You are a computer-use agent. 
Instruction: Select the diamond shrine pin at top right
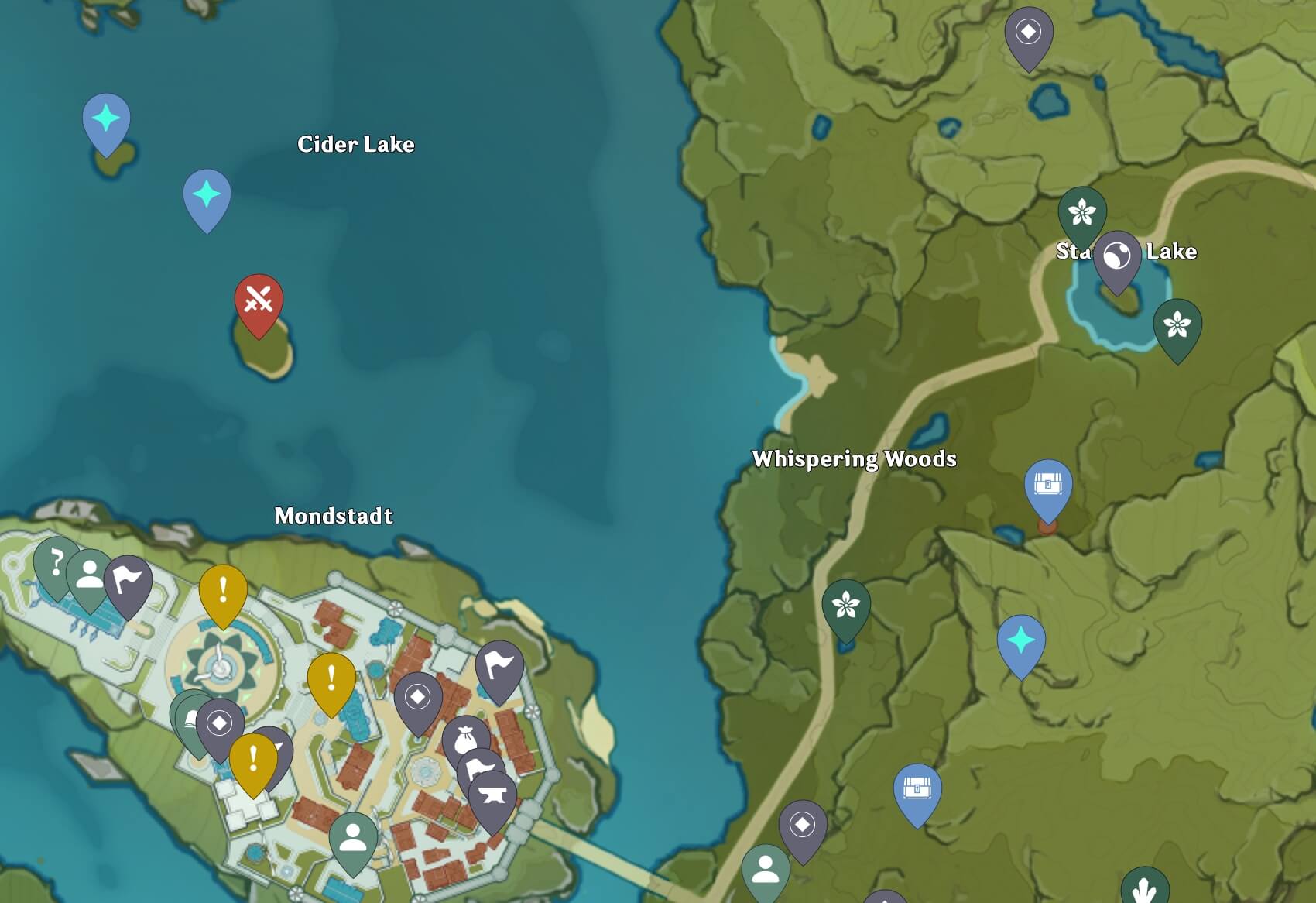1030,31
